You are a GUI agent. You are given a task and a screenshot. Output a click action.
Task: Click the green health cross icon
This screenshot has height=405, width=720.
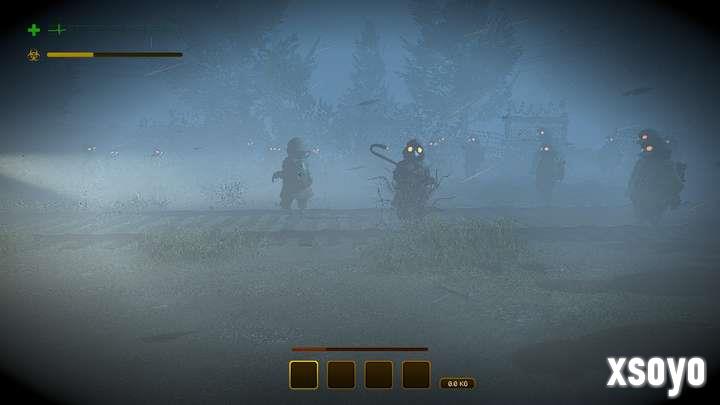(34, 30)
